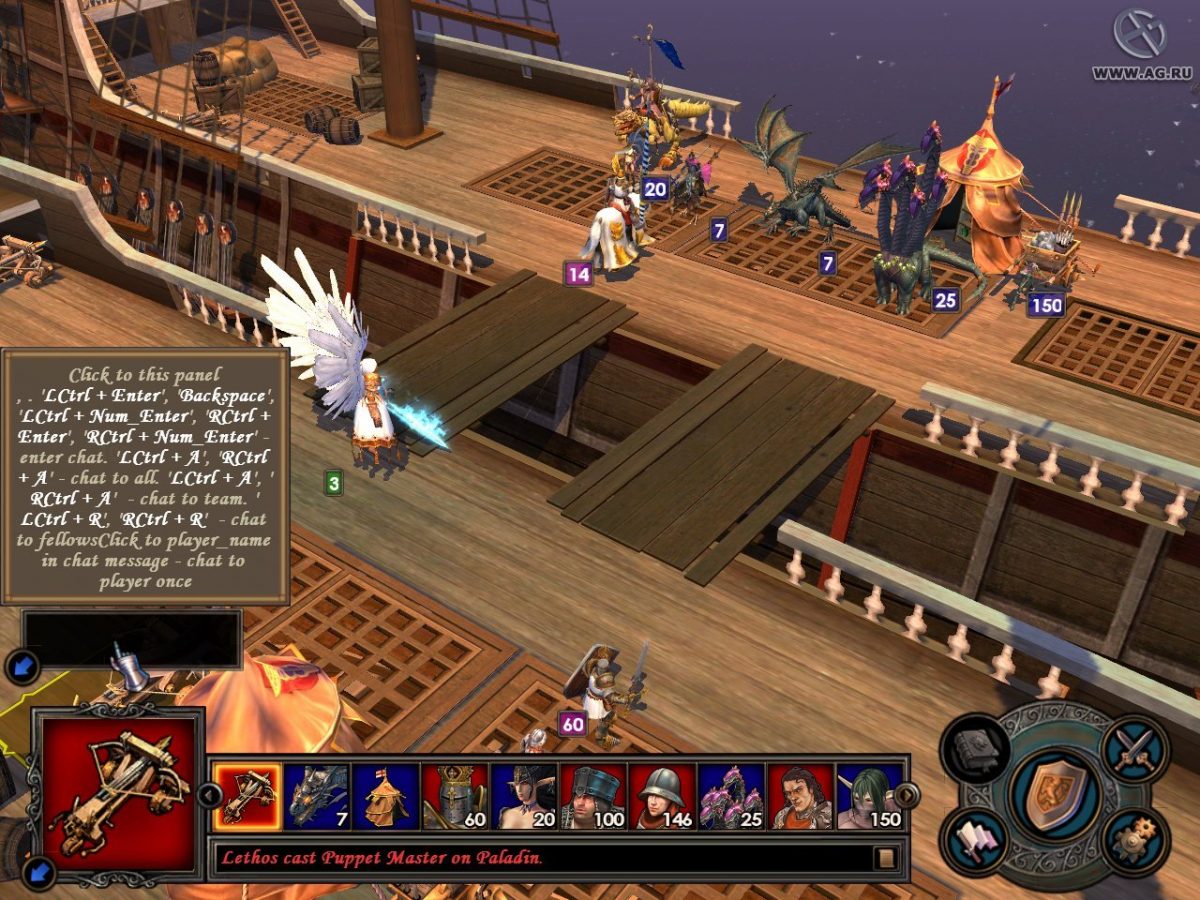
Task: Select the crowned knight portrait showing 60
Action: pyautogui.click(x=455, y=796)
